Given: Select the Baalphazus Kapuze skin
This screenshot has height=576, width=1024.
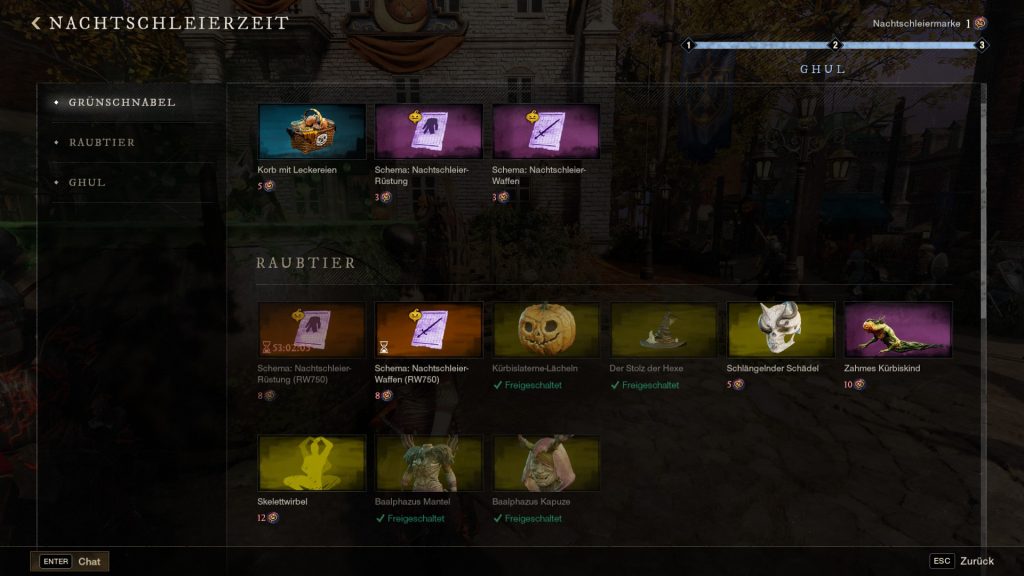Looking at the screenshot, I should coord(545,463).
